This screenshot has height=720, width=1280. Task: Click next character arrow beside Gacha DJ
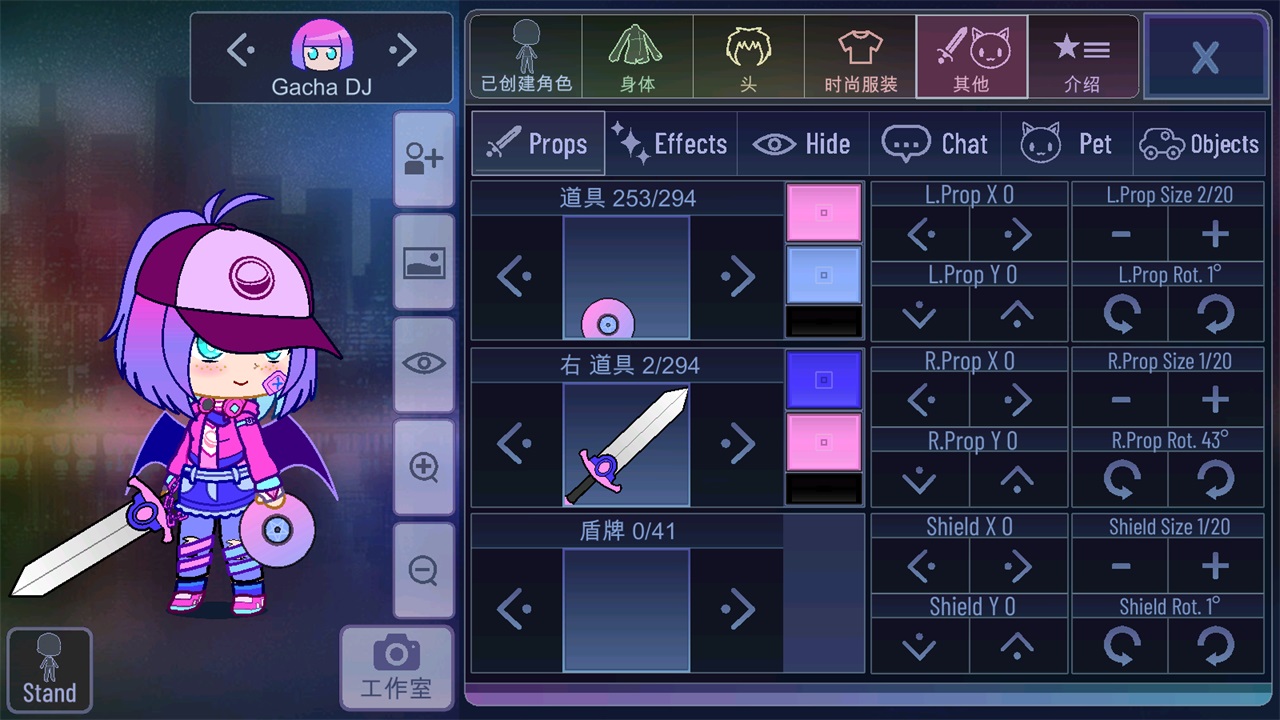click(x=403, y=49)
